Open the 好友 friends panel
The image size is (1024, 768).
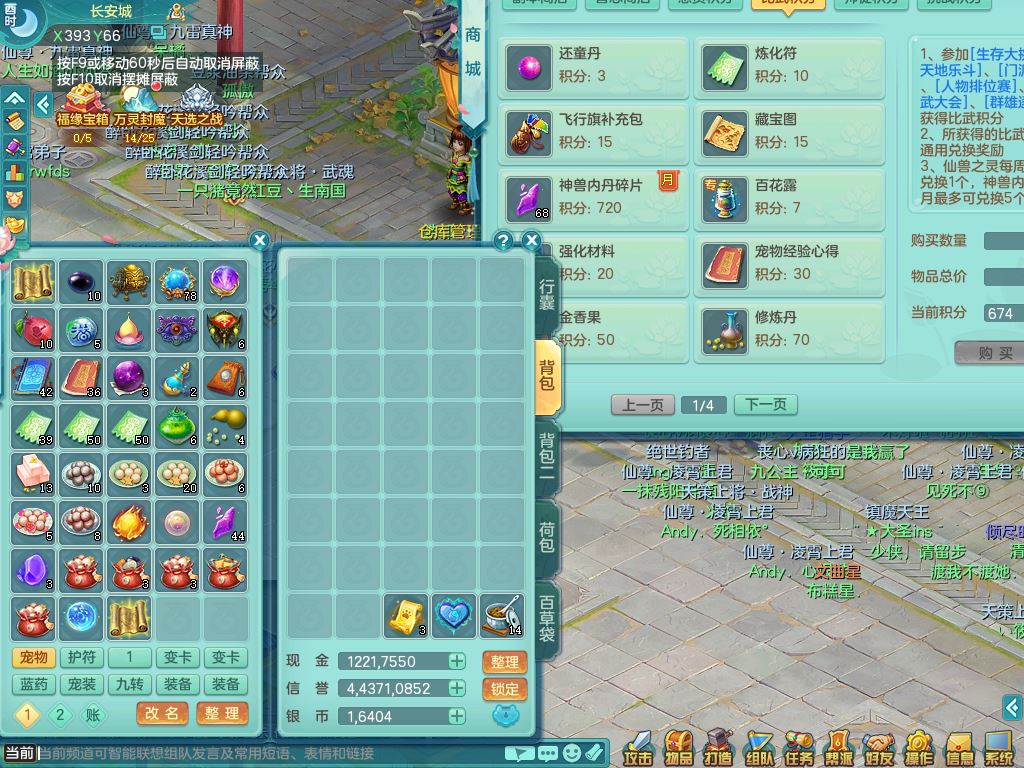[879, 746]
